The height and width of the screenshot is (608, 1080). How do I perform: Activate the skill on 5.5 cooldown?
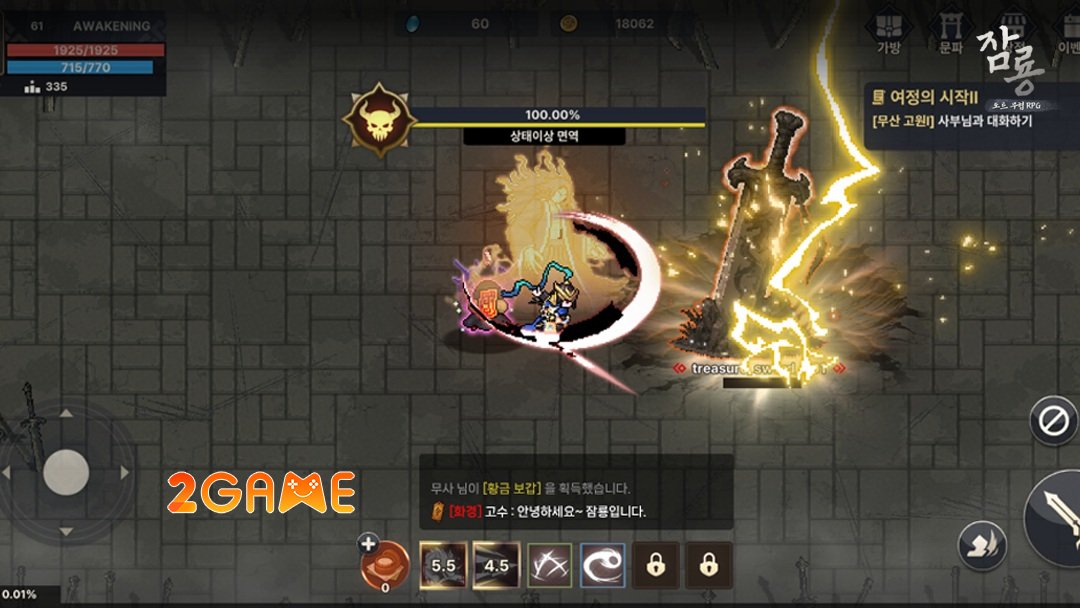[x=443, y=566]
